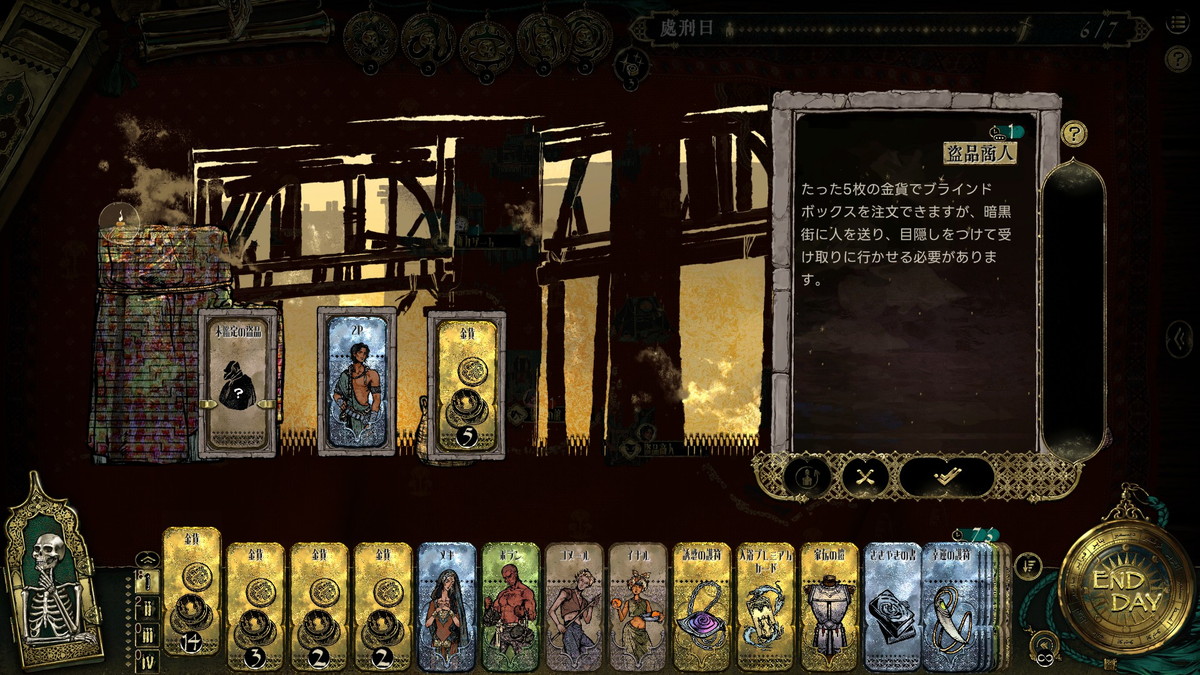
Task: Open help for the stolen goods merchant
Action: (1074, 132)
